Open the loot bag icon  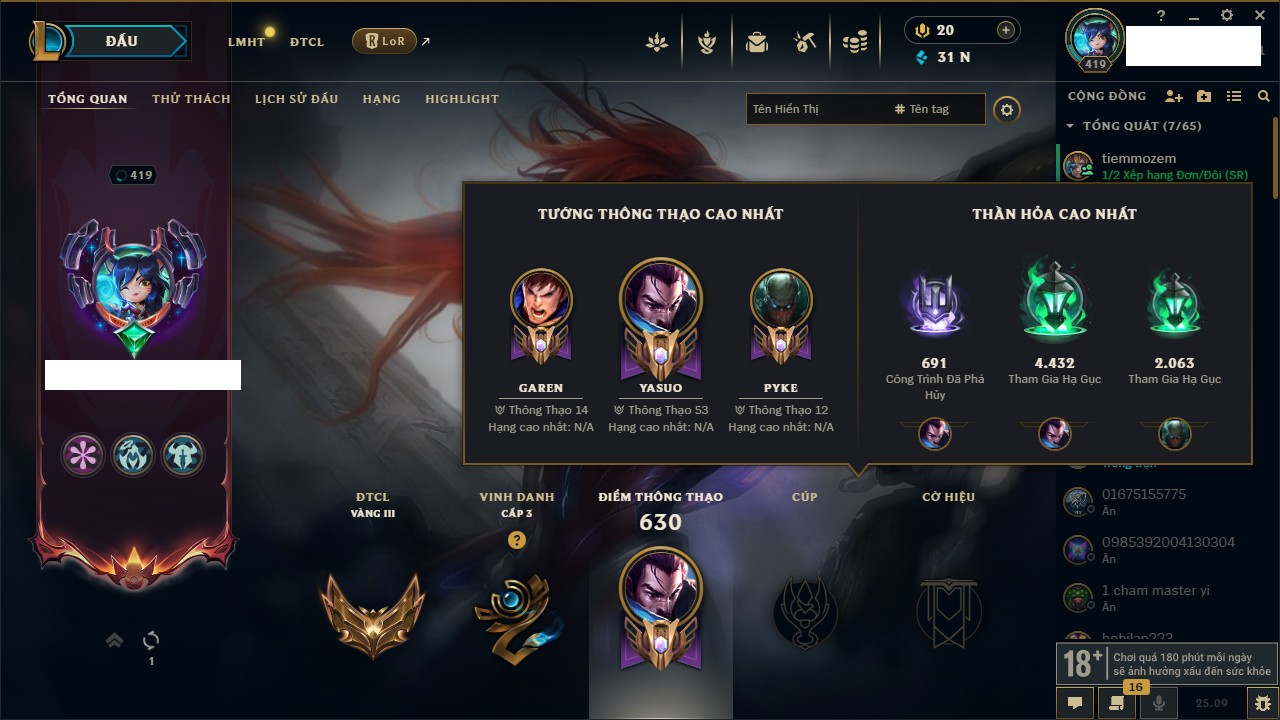[x=757, y=42]
